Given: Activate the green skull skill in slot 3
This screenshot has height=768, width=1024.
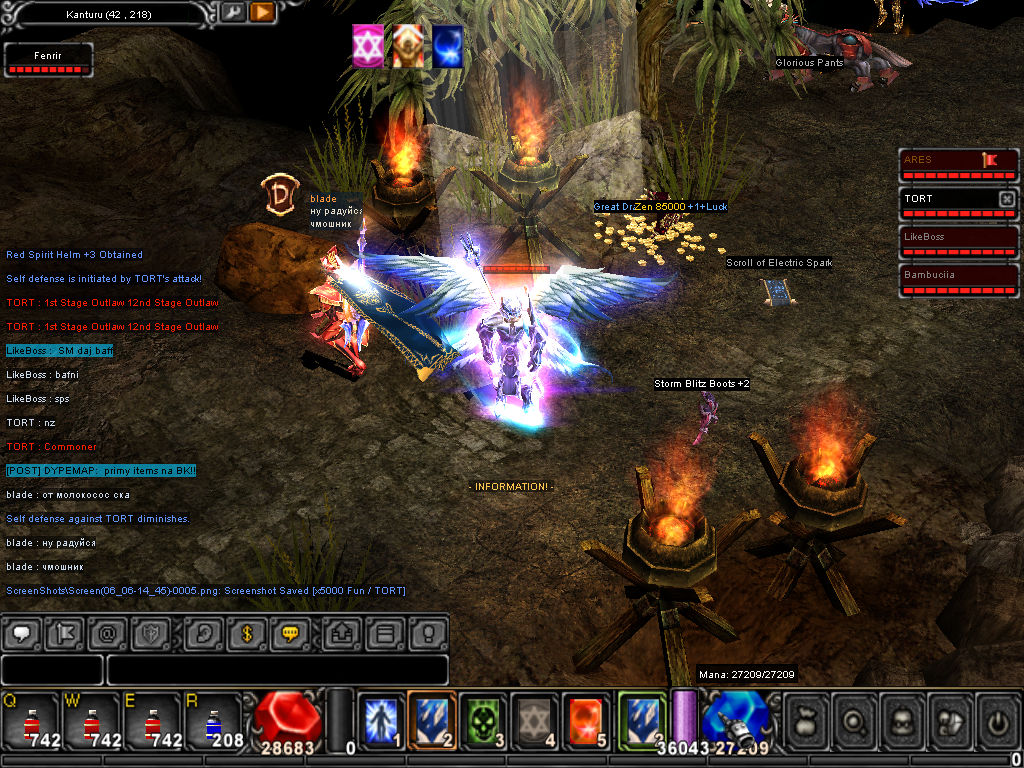Looking at the screenshot, I should pos(485,720).
